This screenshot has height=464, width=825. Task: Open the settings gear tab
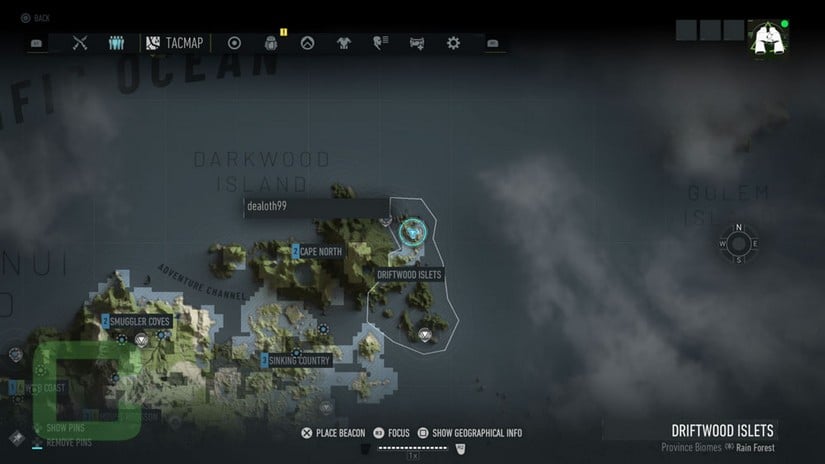pos(453,43)
